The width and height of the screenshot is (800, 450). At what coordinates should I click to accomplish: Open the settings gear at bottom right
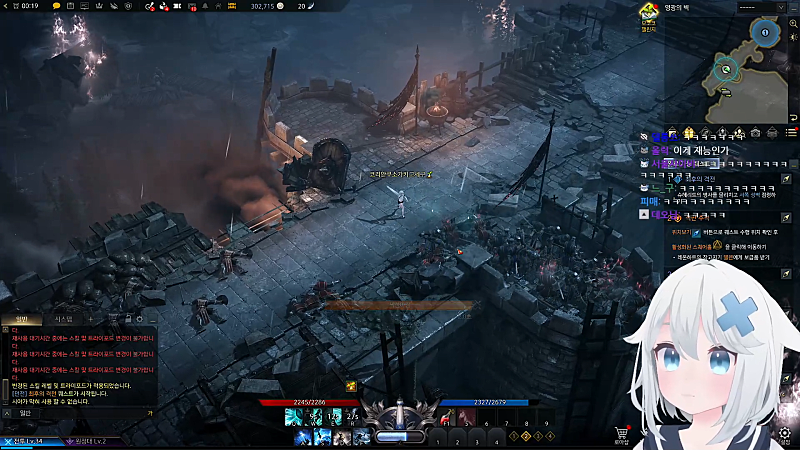(785, 433)
